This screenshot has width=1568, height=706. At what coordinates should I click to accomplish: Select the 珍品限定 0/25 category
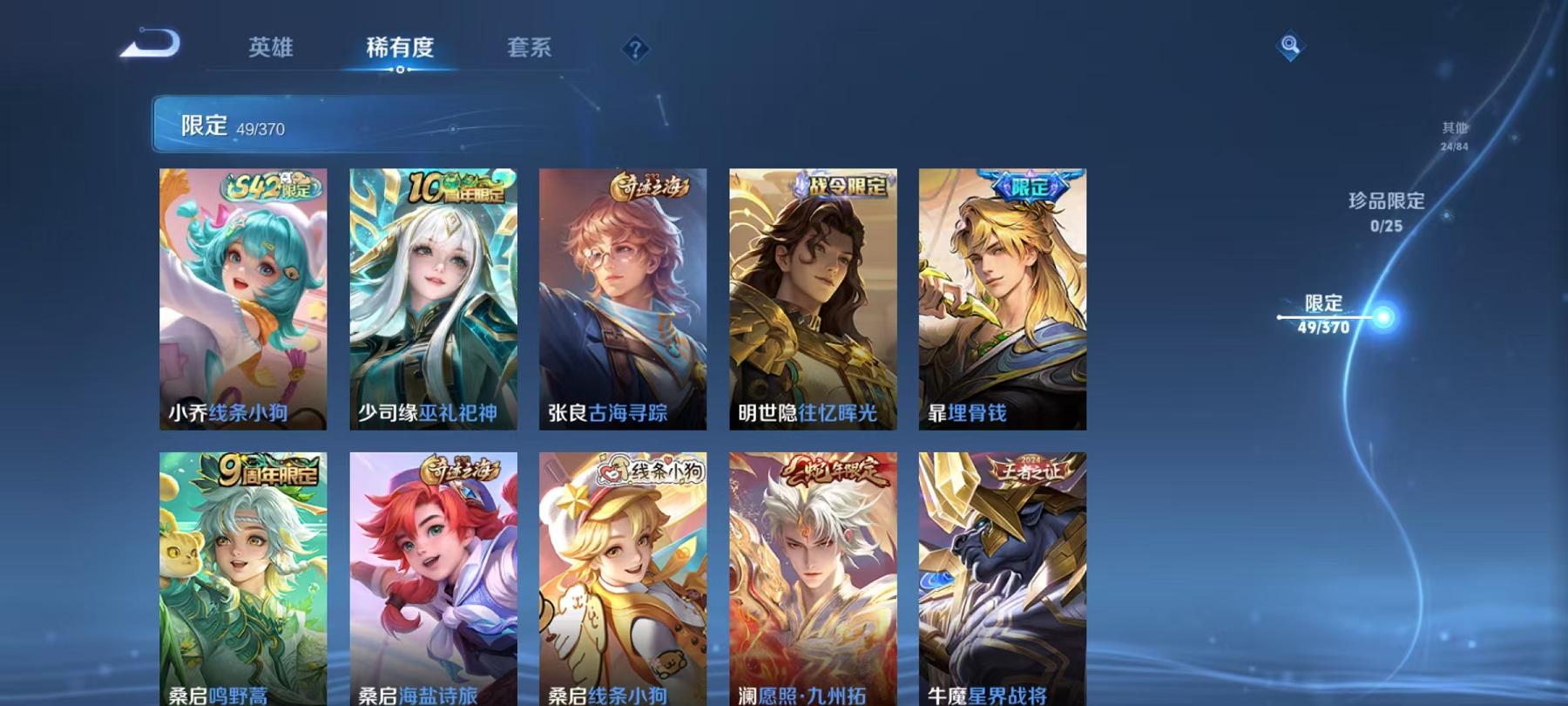(x=1385, y=212)
